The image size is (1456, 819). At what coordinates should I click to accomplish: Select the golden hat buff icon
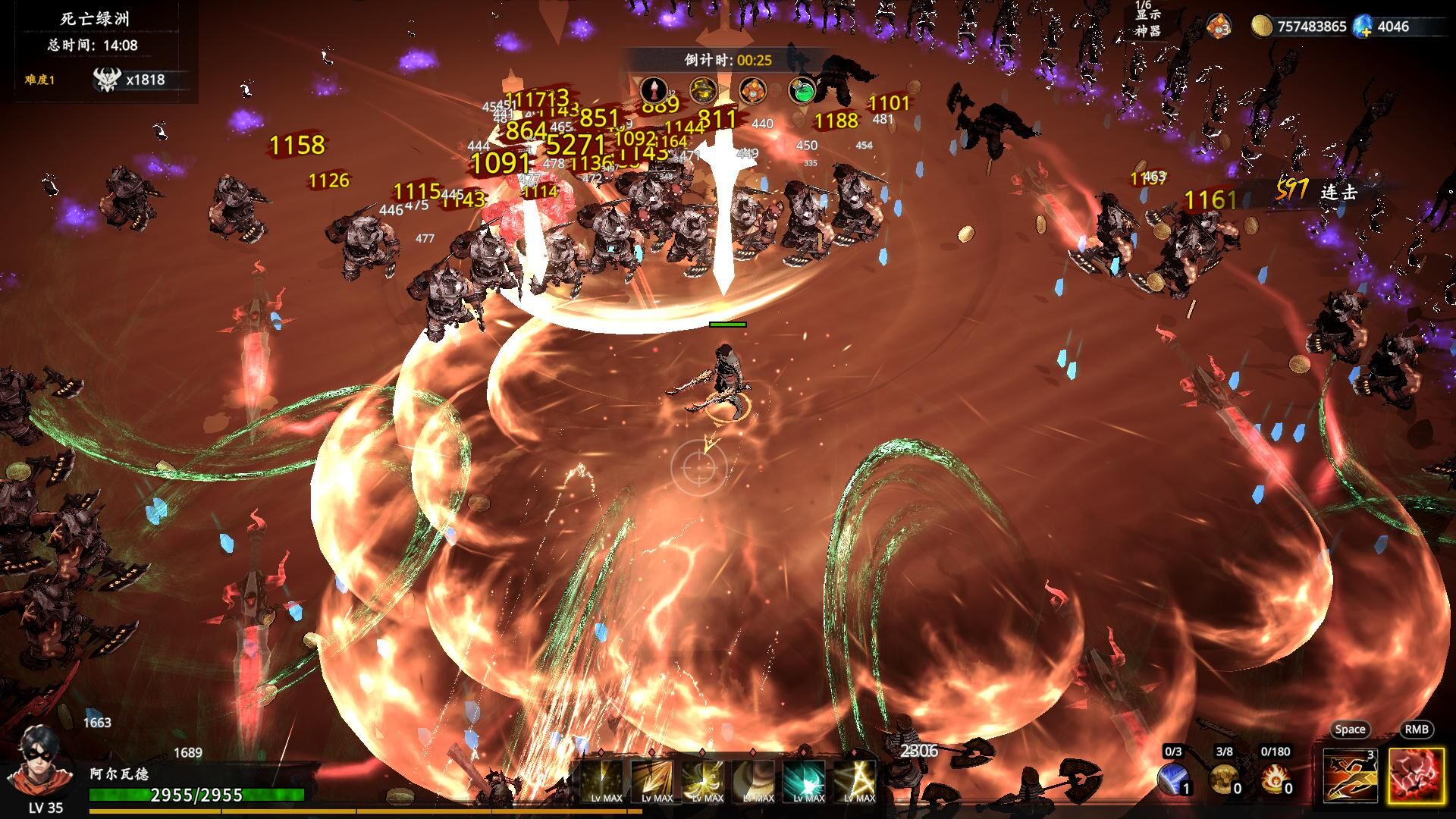tap(704, 90)
